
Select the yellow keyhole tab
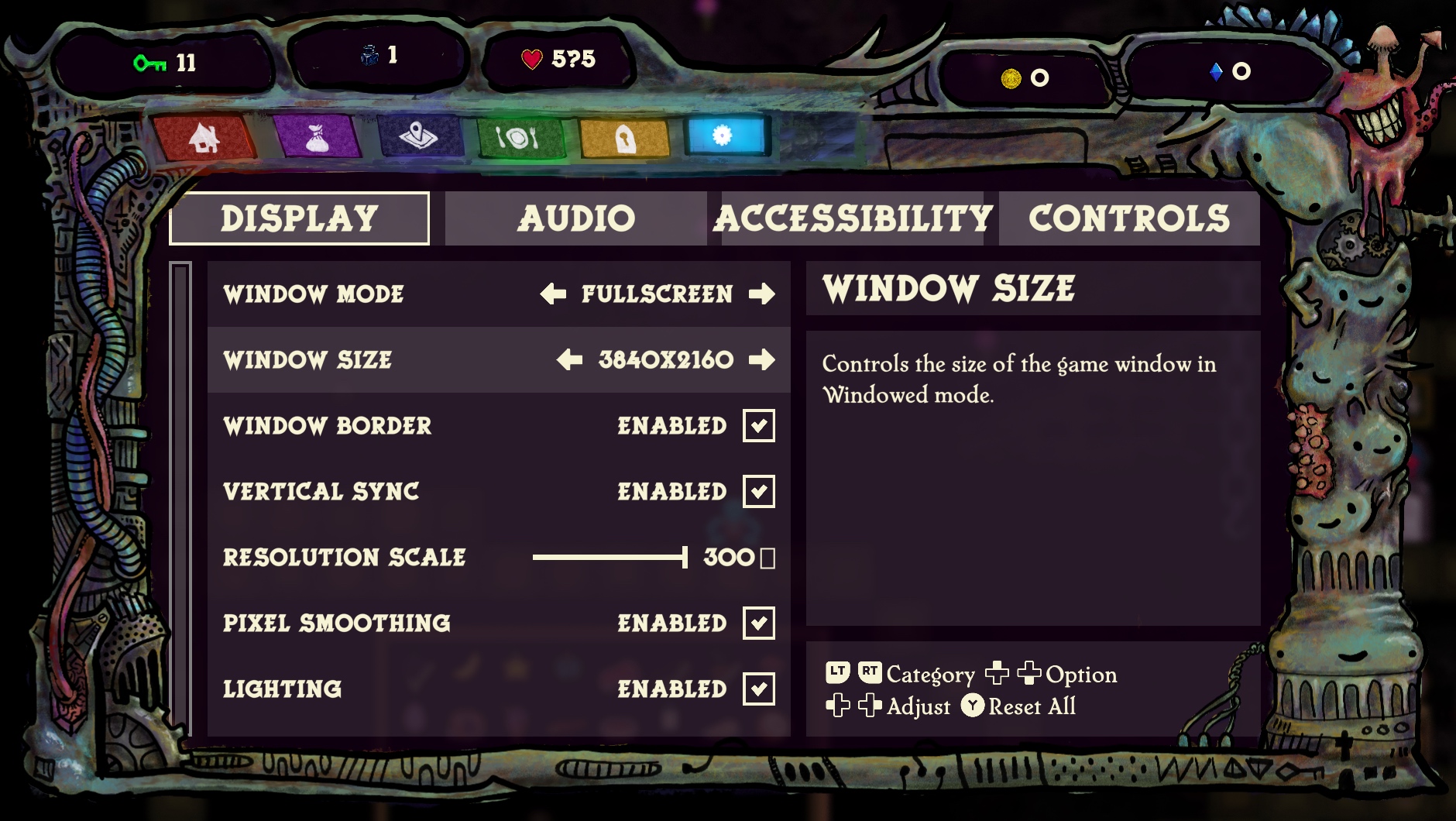click(x=623, y=139)
